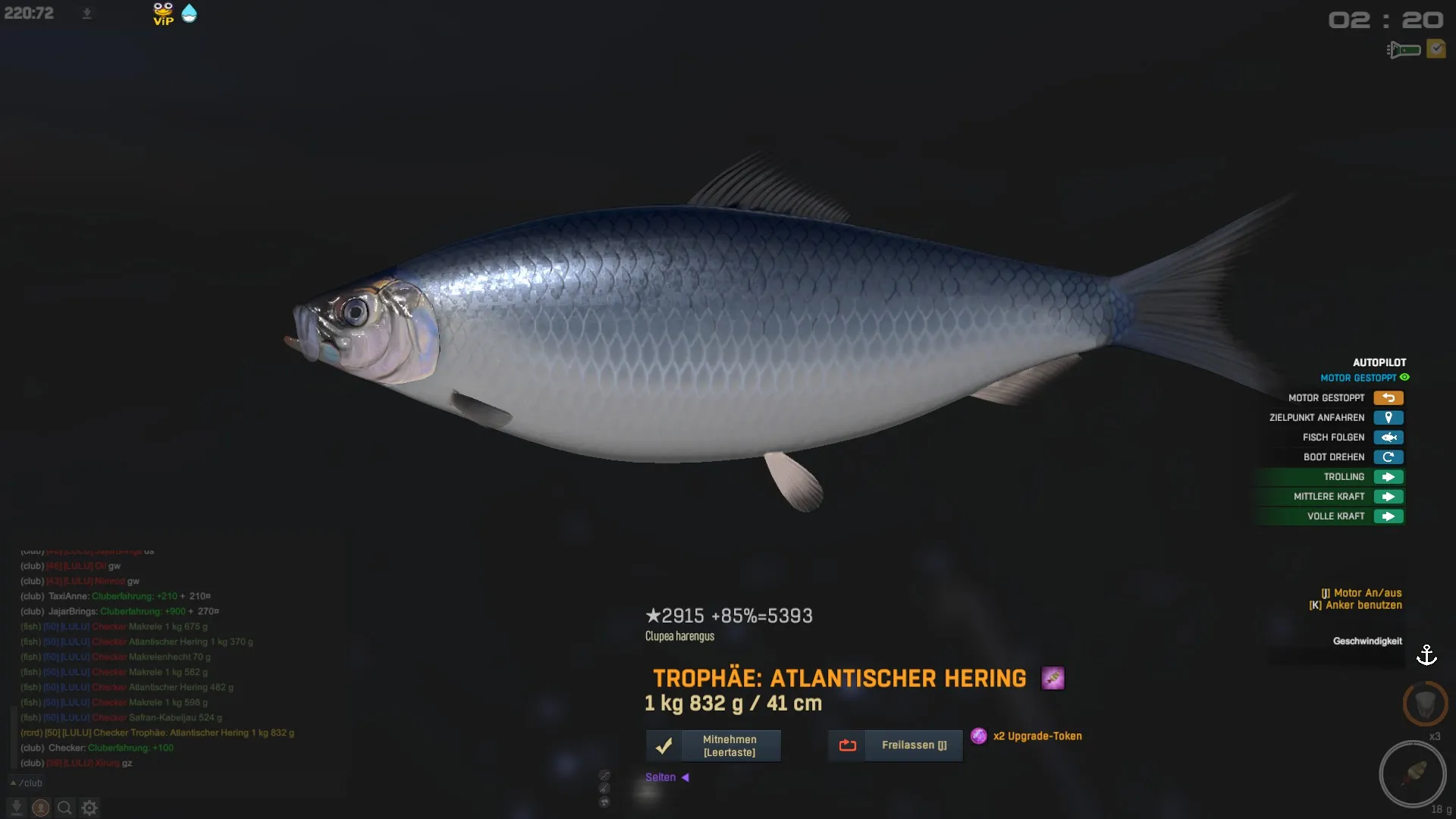Click the purple trophy badge icon
The image size is (1456, 819).
[x=1053, y=678]
